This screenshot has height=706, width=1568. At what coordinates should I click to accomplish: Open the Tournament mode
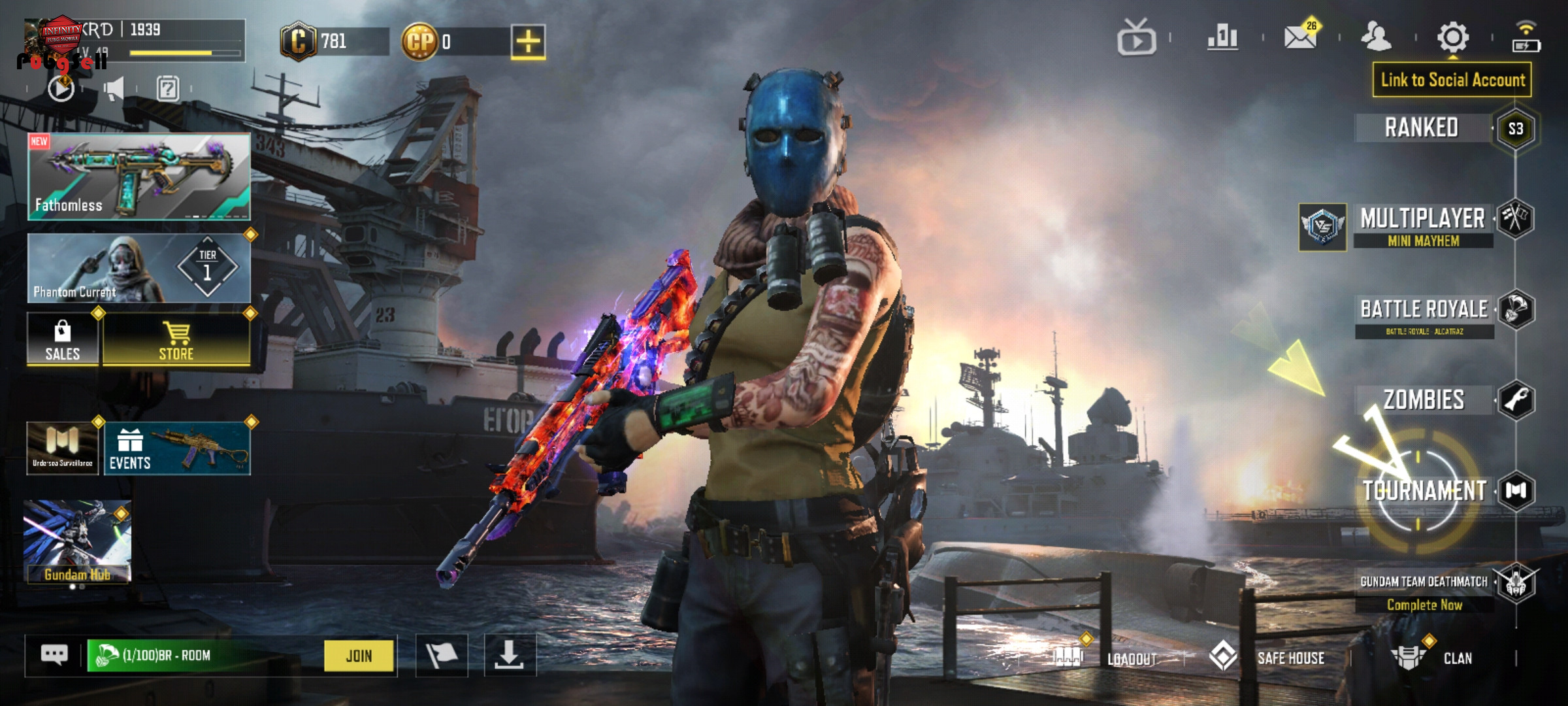coord(1424,490)
